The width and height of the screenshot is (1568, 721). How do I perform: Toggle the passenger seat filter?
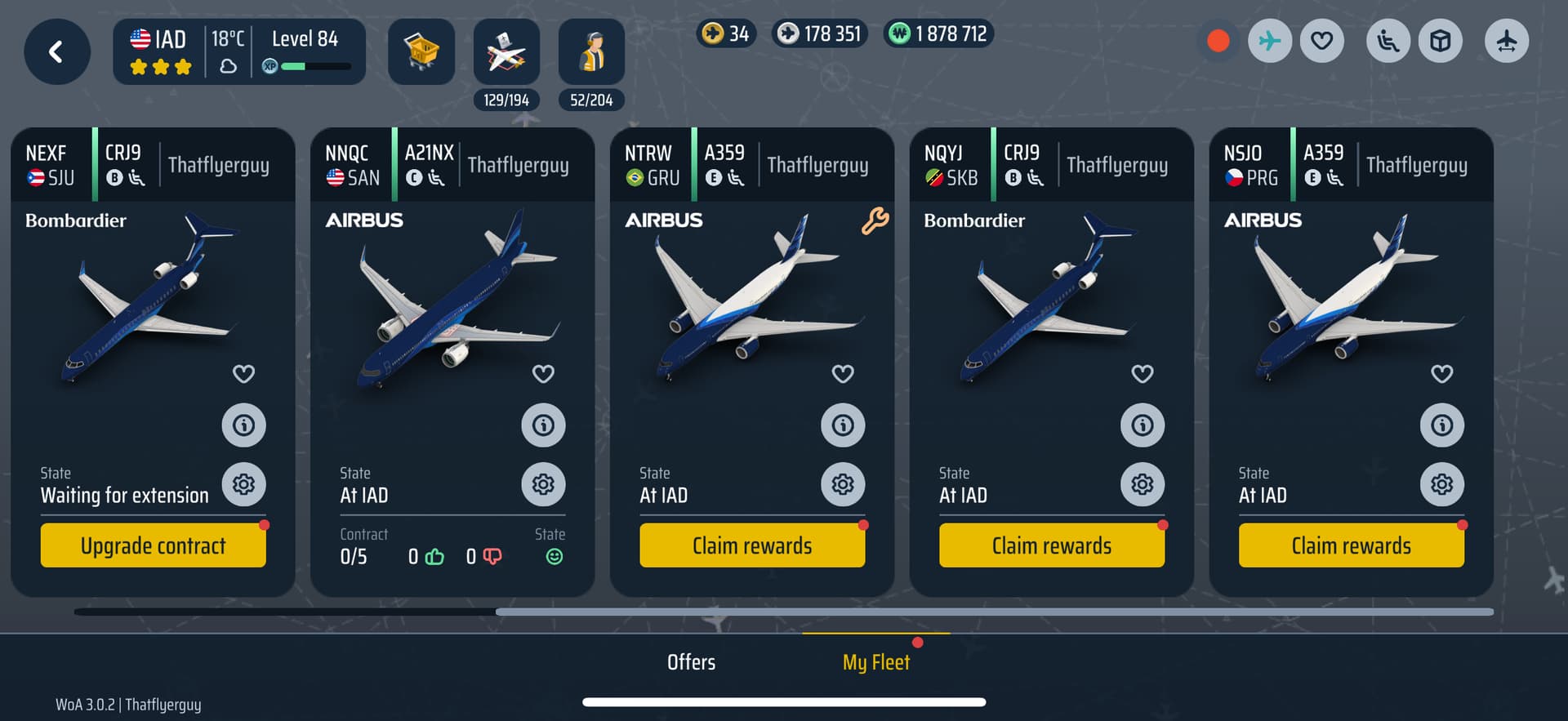click(1388, 41)
